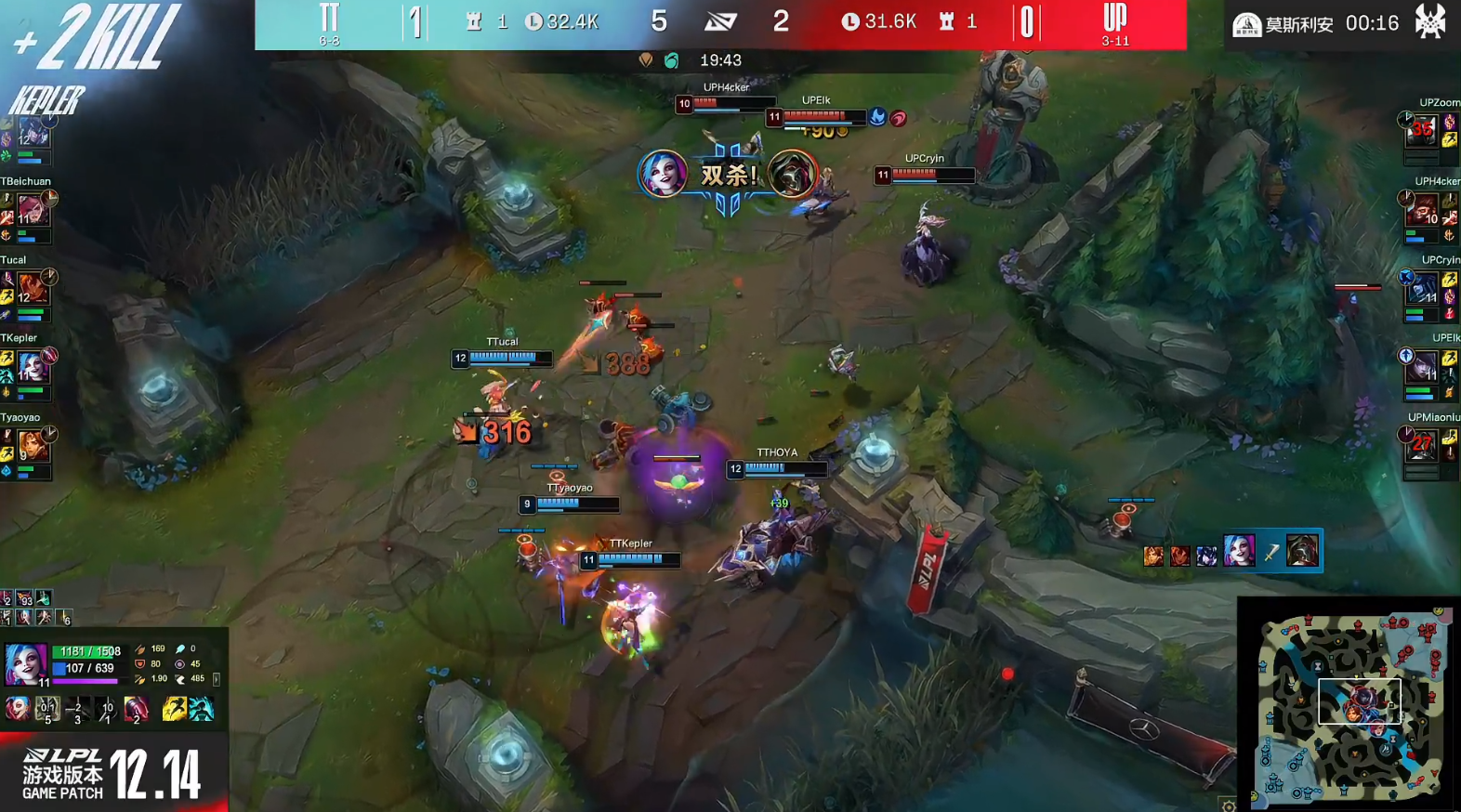Click the gold coin icon showing 31.6K
Image resolution: width=1461 pixels, height=812 pixels.
click(x=849, y=22)
